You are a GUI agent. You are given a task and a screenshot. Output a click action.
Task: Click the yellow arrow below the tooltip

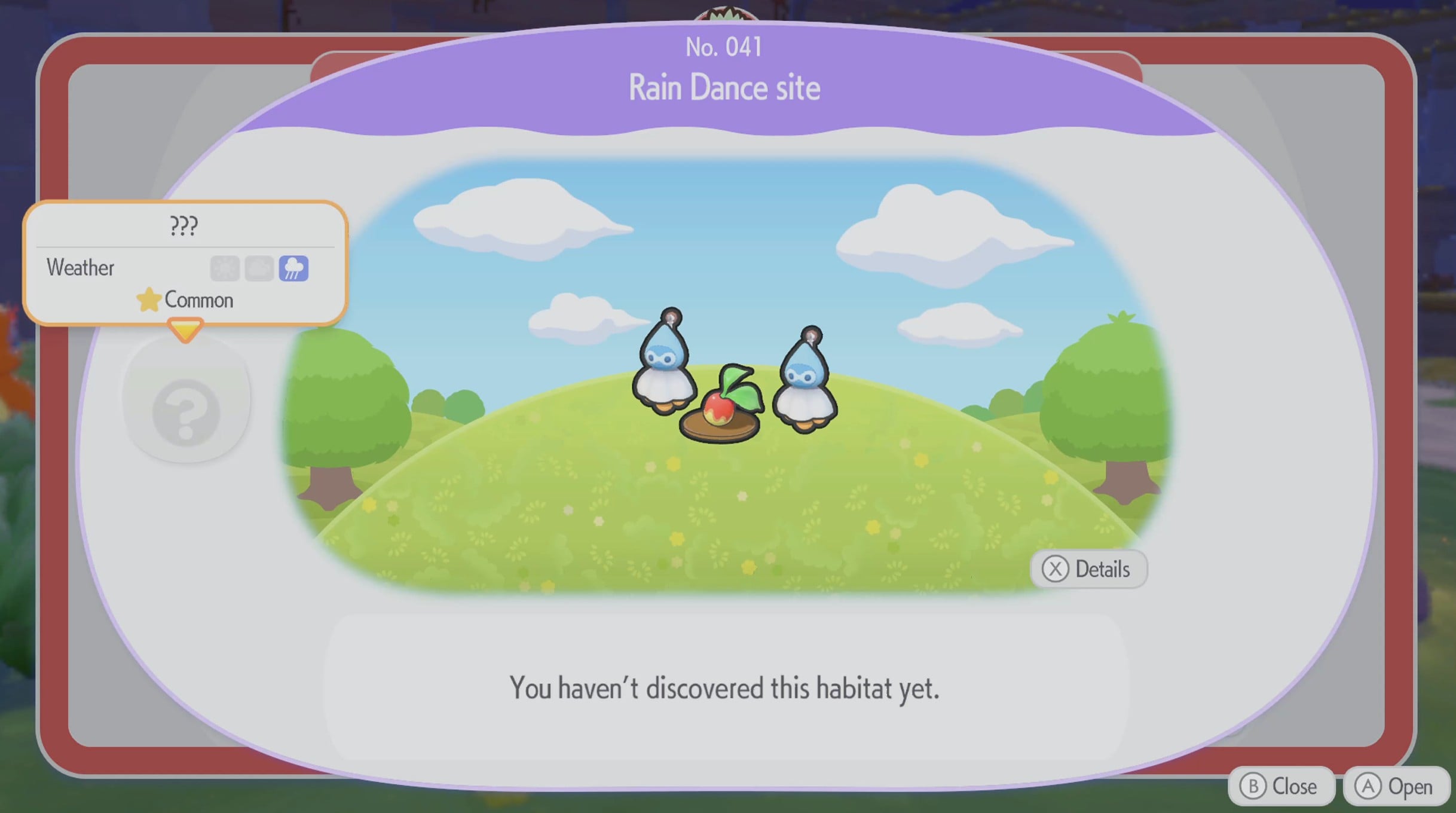click(x=186, y=329)
